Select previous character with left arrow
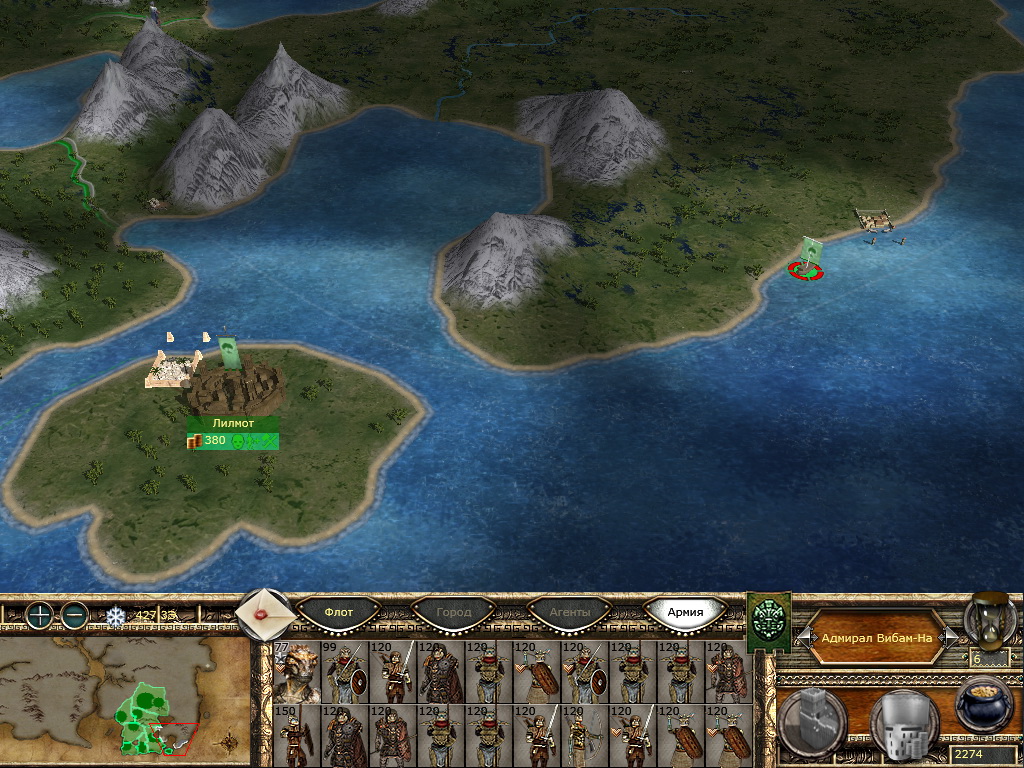The image size is (1024, 768). 802,637
